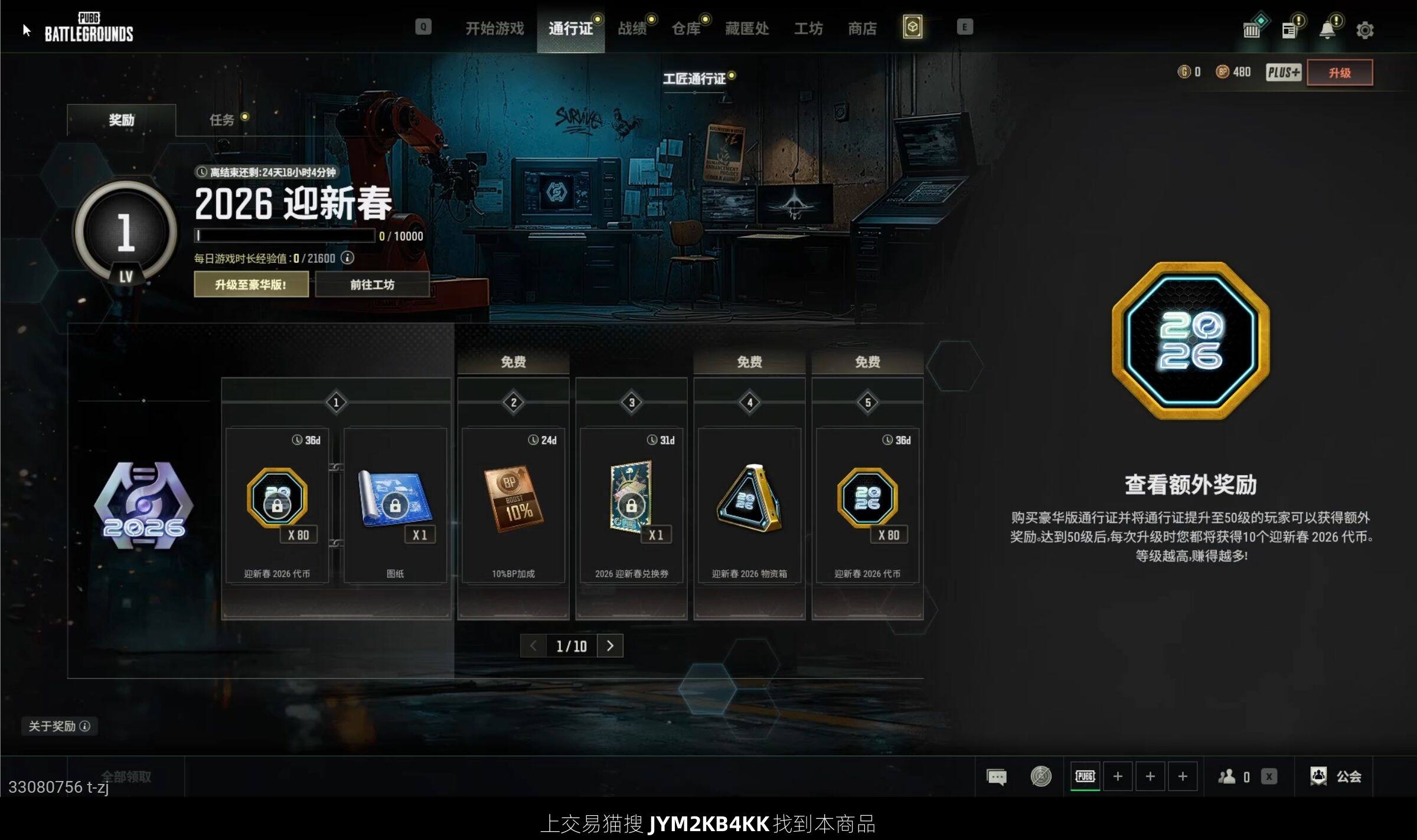Open the 开始游戏 menu
Image resolution: width=1417 pixels, height=840 pixels.
coord(494,28)
